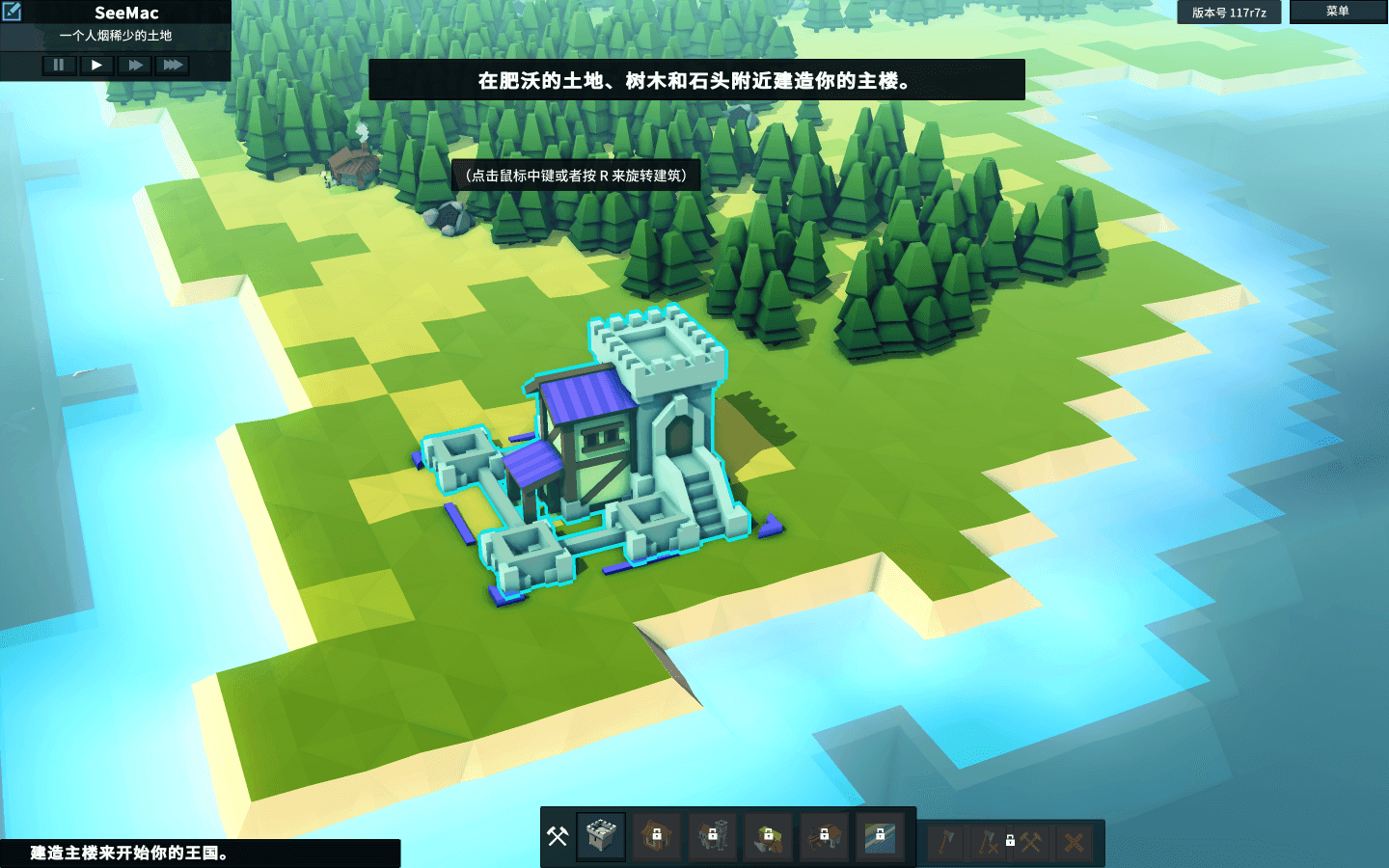Choose the locked wooden house category
Image resolution: width=1389 pixels, height=868 pixels.
[657, 835]
